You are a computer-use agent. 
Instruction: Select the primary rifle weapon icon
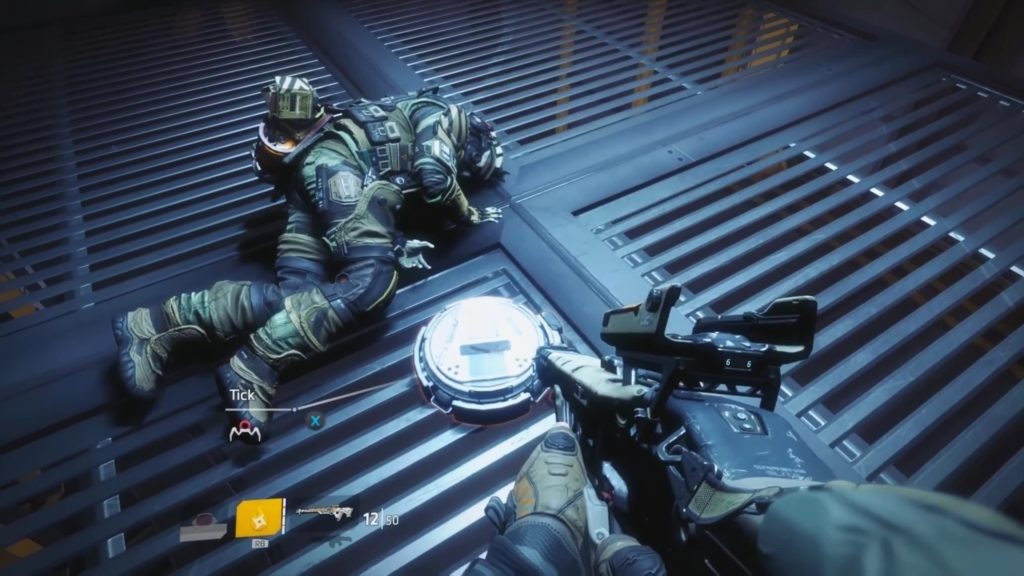click(323, 514)
